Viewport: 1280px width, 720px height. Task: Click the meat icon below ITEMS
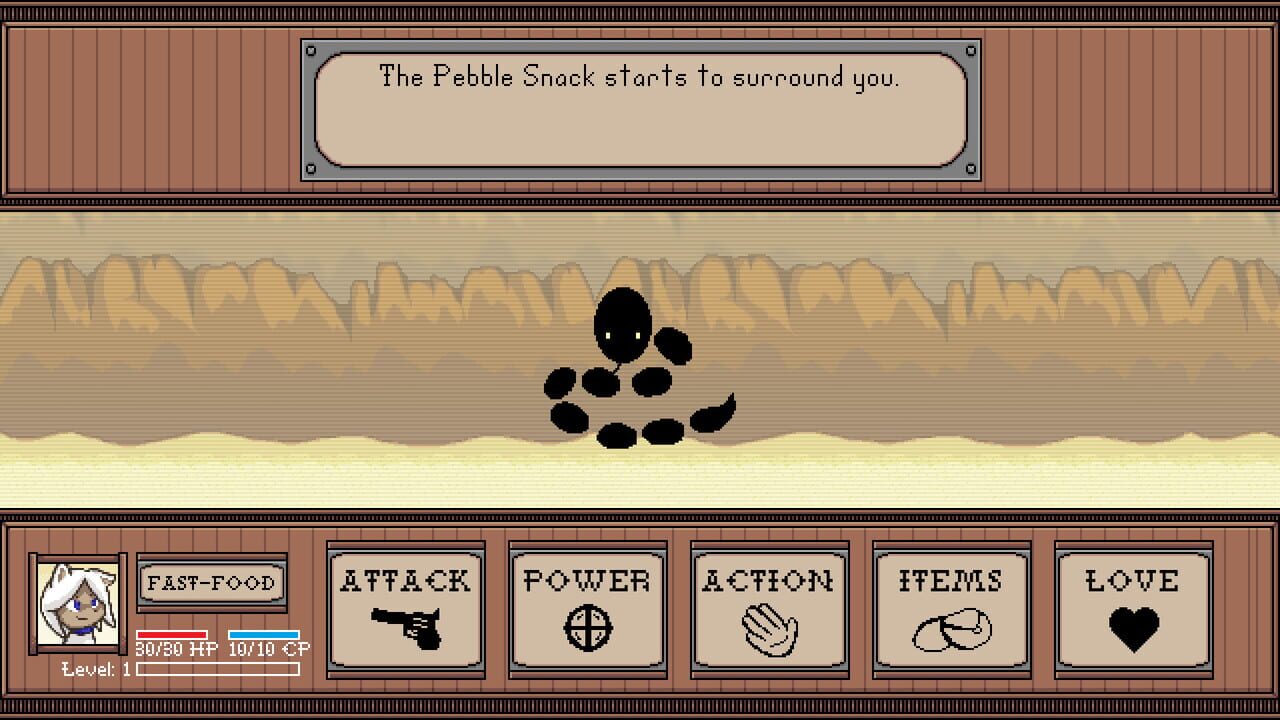click(950, 628)
